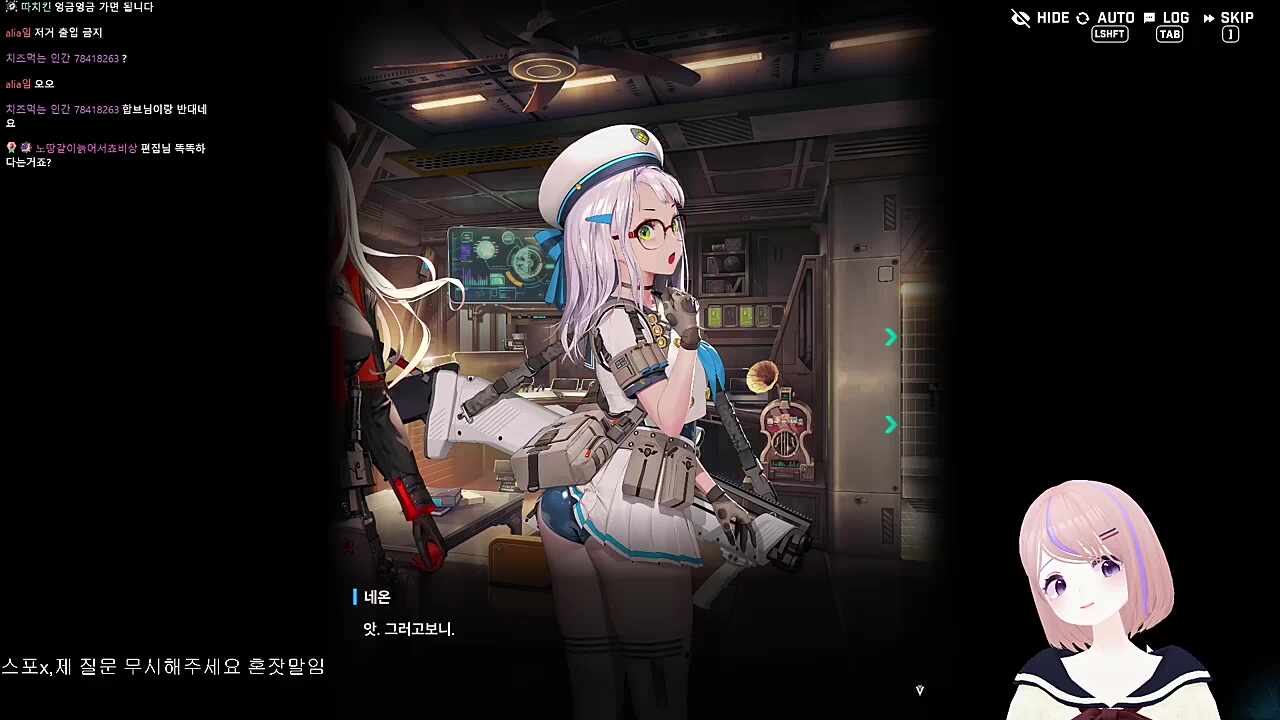1280x720 pixels.
Task: Click the upper cyan chevron on the right
Action: tap(890, 337)
